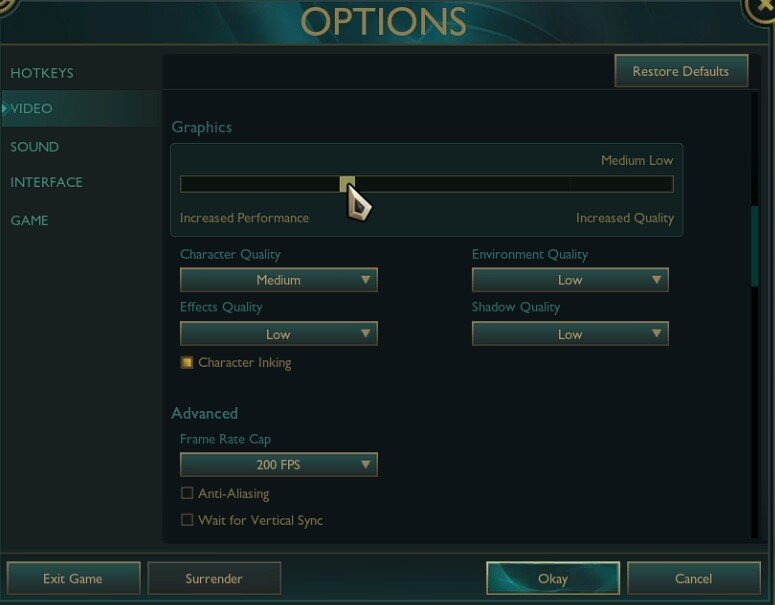The image size is (775, 605).
Task: Enable the Anti-Aliasing checkbox
Action: [x=187, y=493]
